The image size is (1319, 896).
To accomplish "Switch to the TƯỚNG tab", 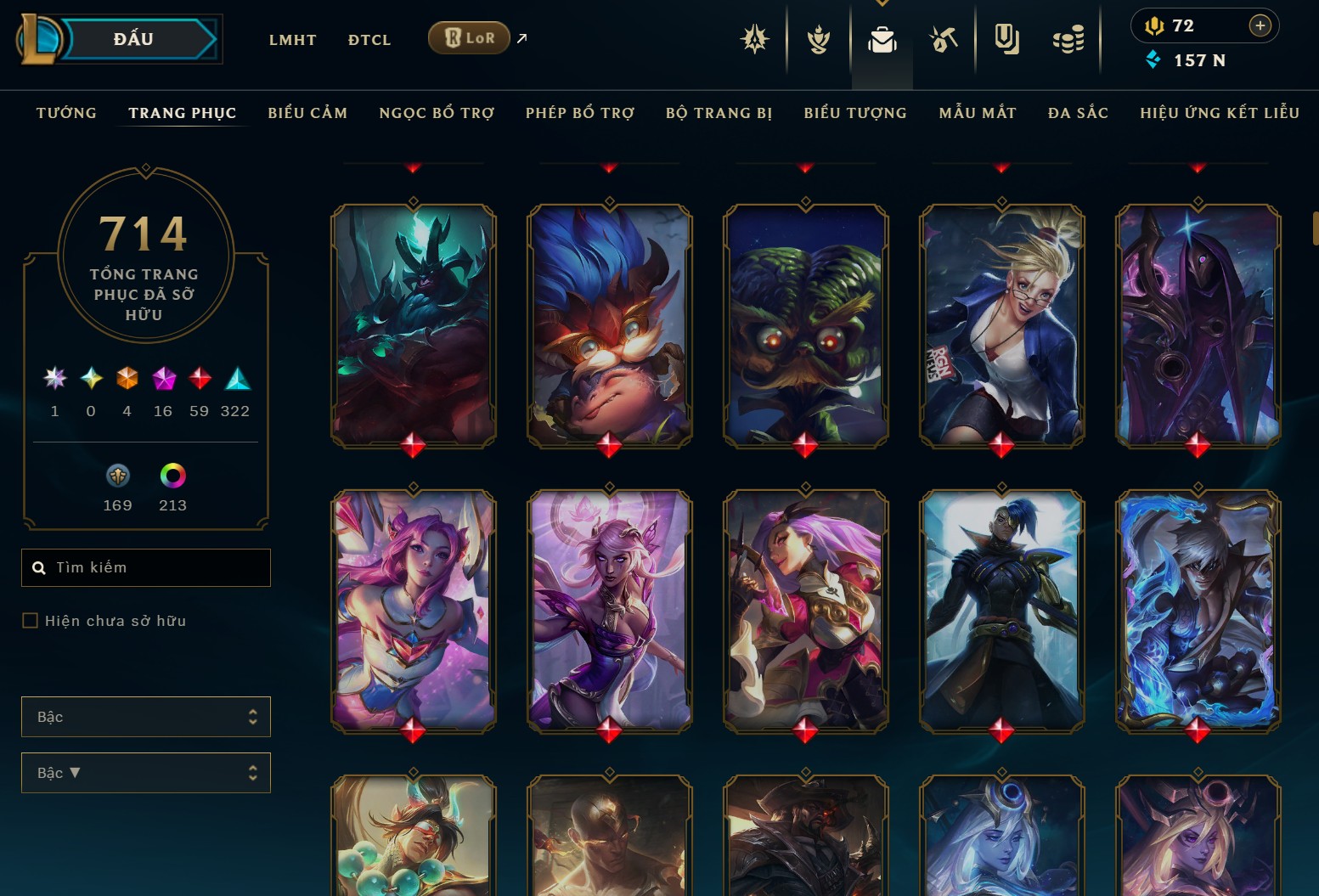I will (66, 112).
